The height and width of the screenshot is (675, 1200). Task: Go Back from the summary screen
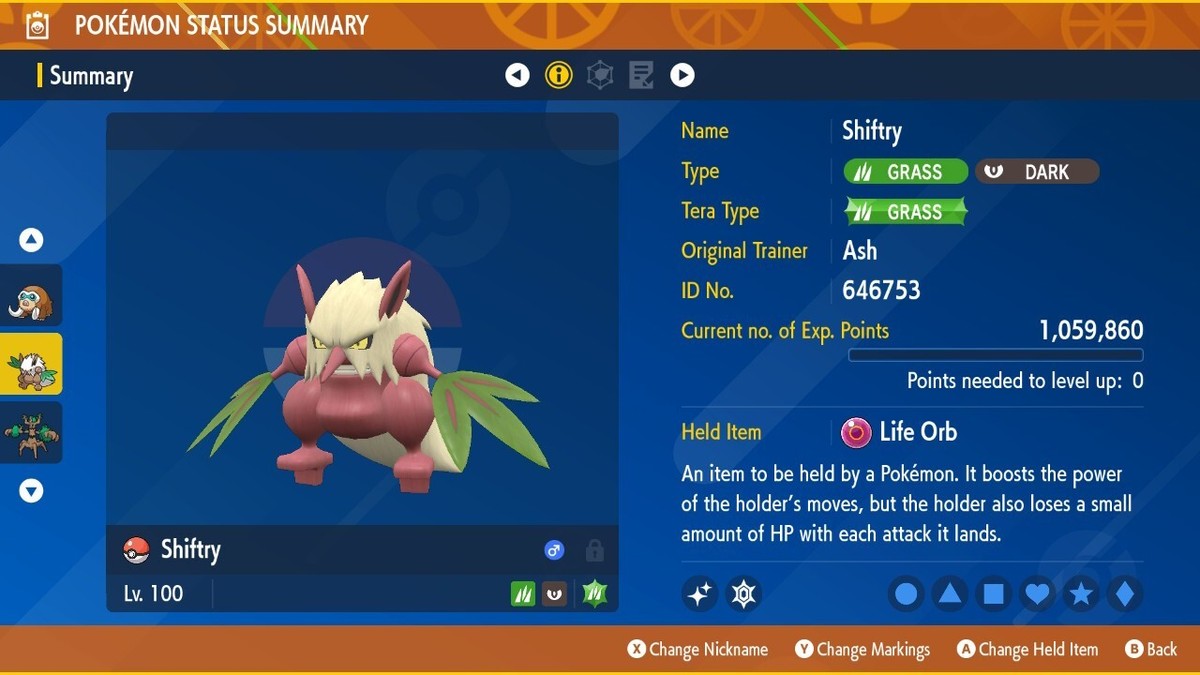point(1151,650)
